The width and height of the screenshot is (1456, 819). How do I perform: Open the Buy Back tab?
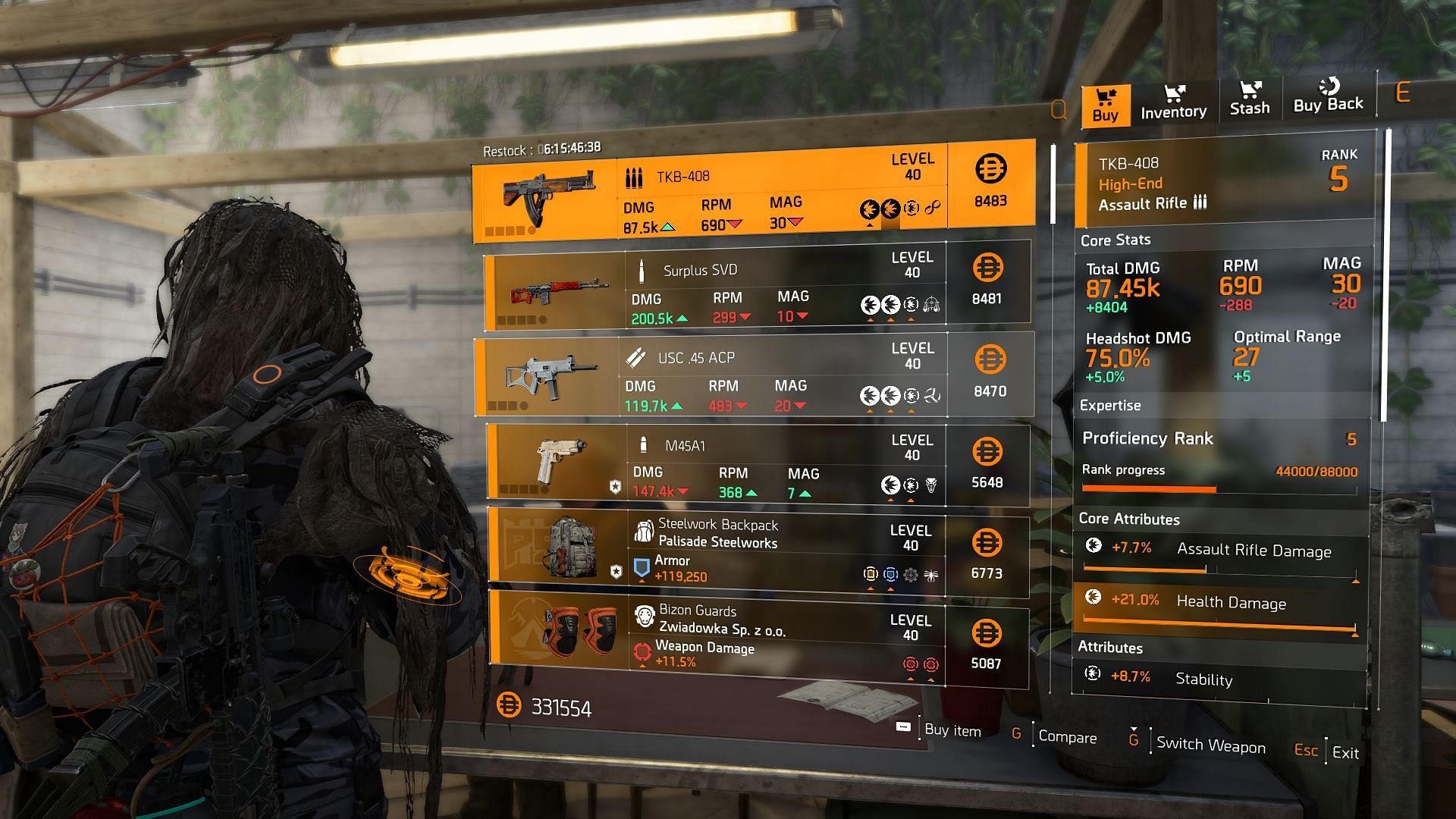pos(1328,97)
